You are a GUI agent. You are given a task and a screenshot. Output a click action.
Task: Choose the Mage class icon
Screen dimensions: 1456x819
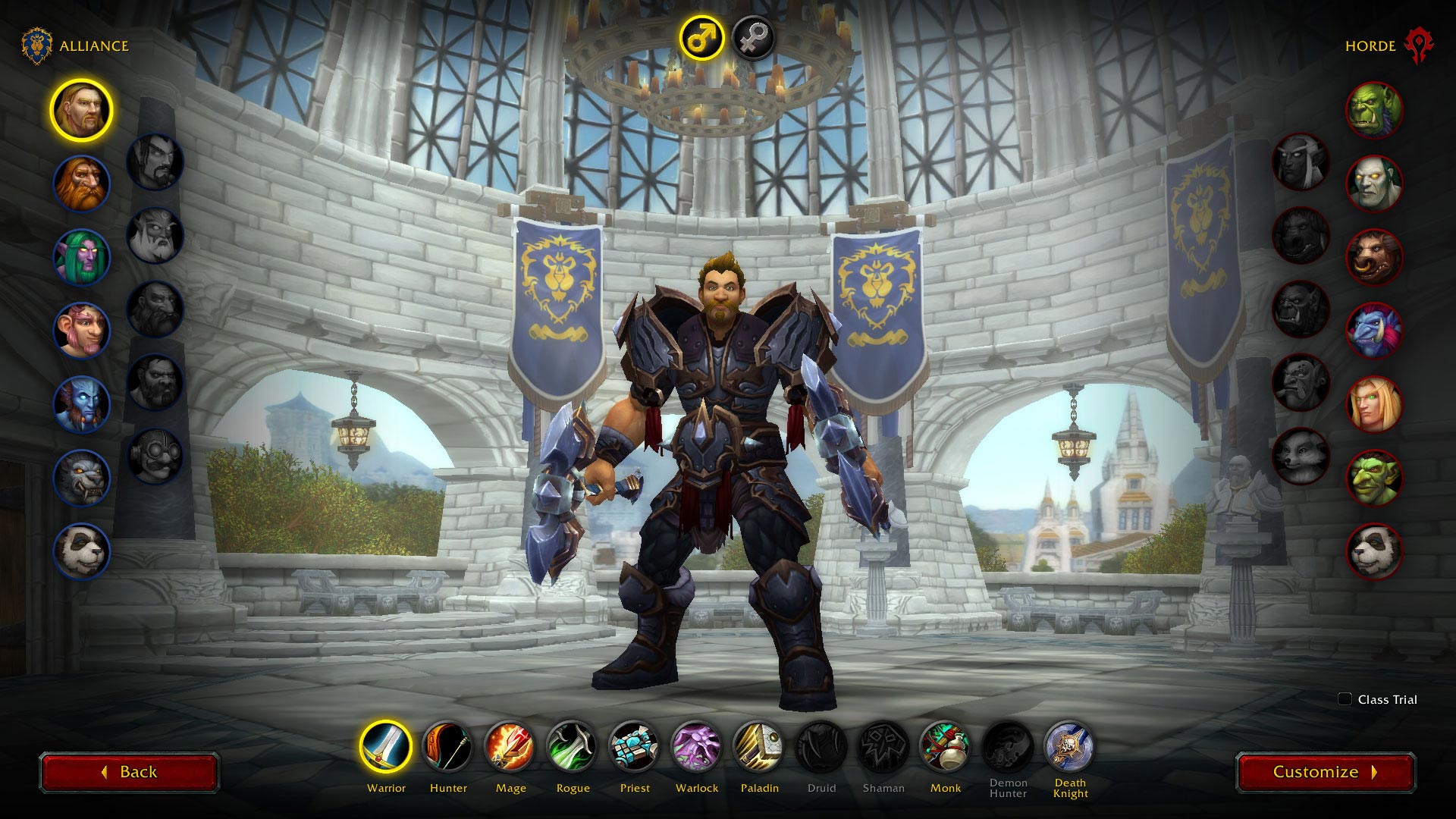click(x=510, y=747)
